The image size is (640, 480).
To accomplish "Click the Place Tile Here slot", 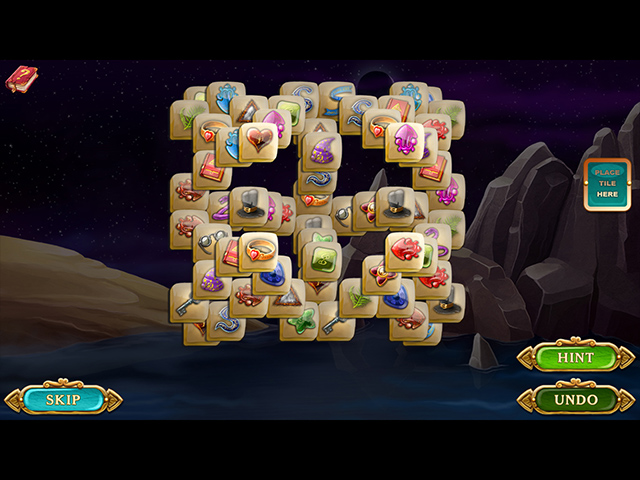I will (607, 184).
